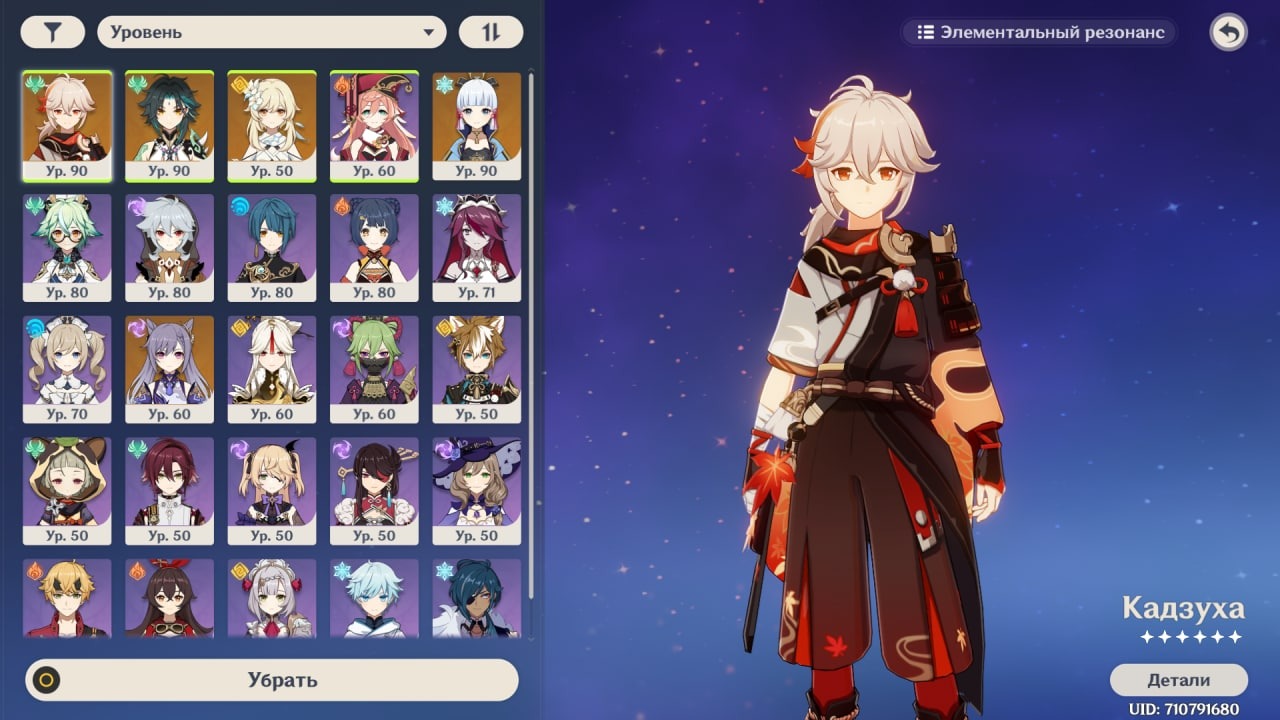The image size is (1280, 720).
Task: Open the "Уровень" sort dropdown
Action: 271,32
